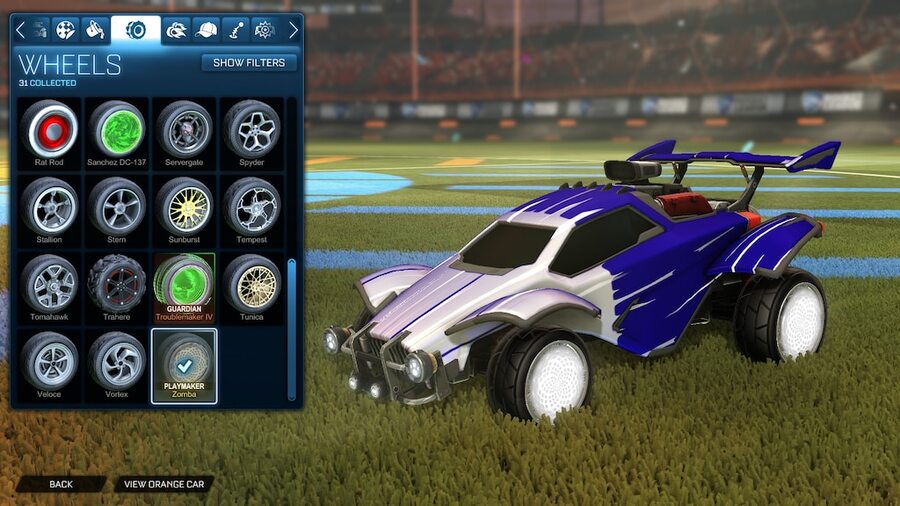Choose the Servergate wheels
Viewport: 900px width, 506px height.
click(184, 129)
